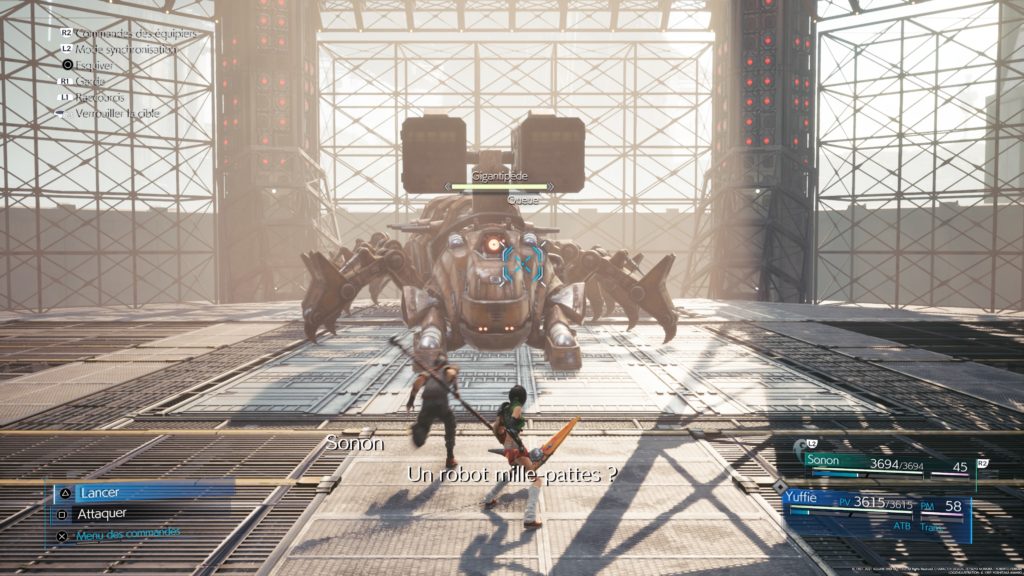The width and height of the screenshot is (1024, 576).
Task: Click the Gigantipède target name label
Action: coord(499,175)
